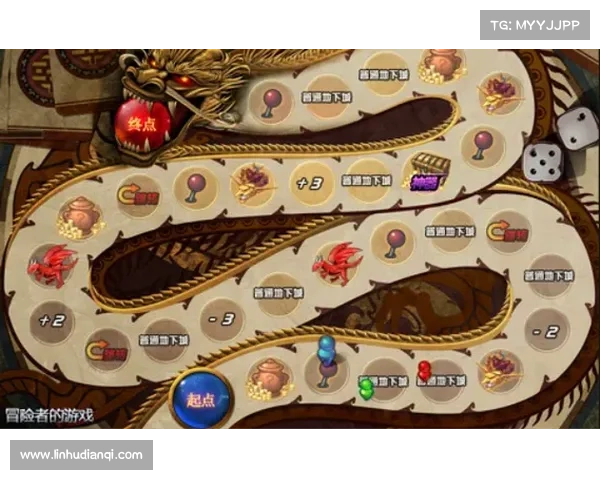Screen dimensions: 600x480
Task: Open the www.linhudianqi.com link
Action: [x=83, y=455]
